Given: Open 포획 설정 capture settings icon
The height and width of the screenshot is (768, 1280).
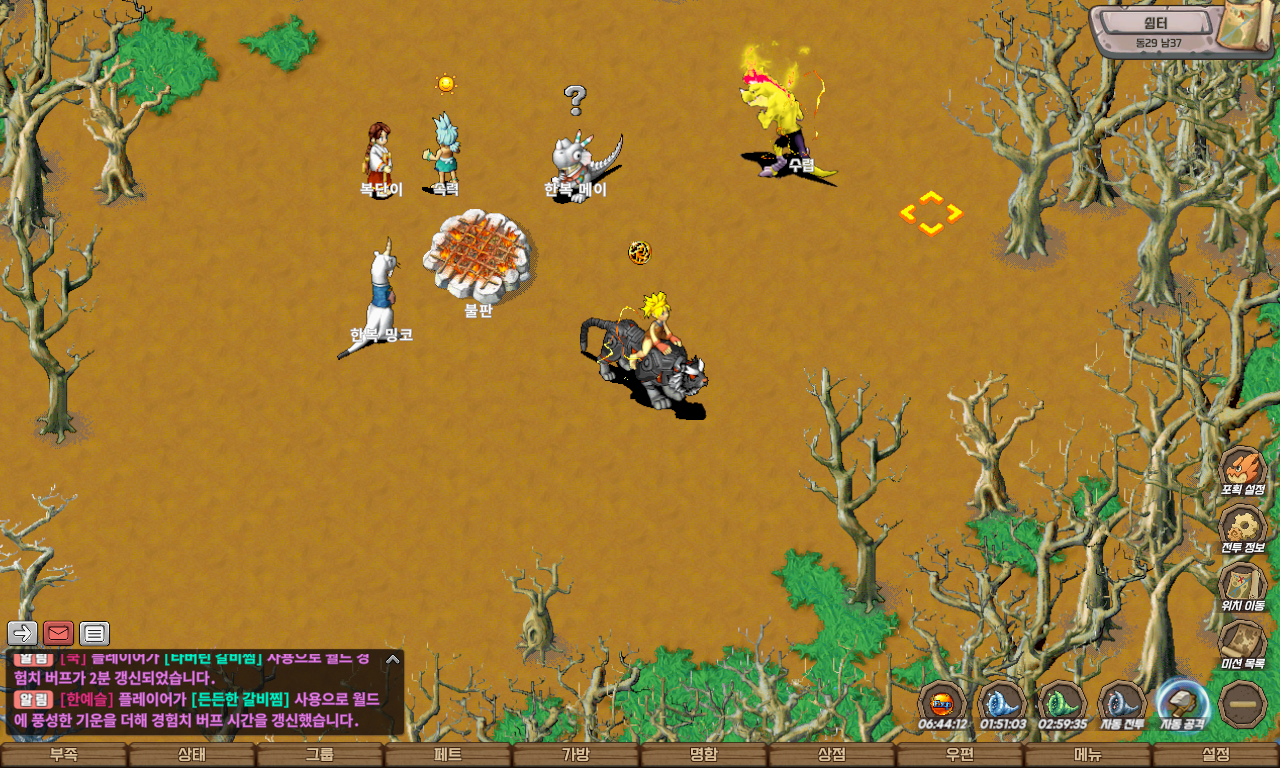Looking at the screenshot, I should (x=1243, y=471).
